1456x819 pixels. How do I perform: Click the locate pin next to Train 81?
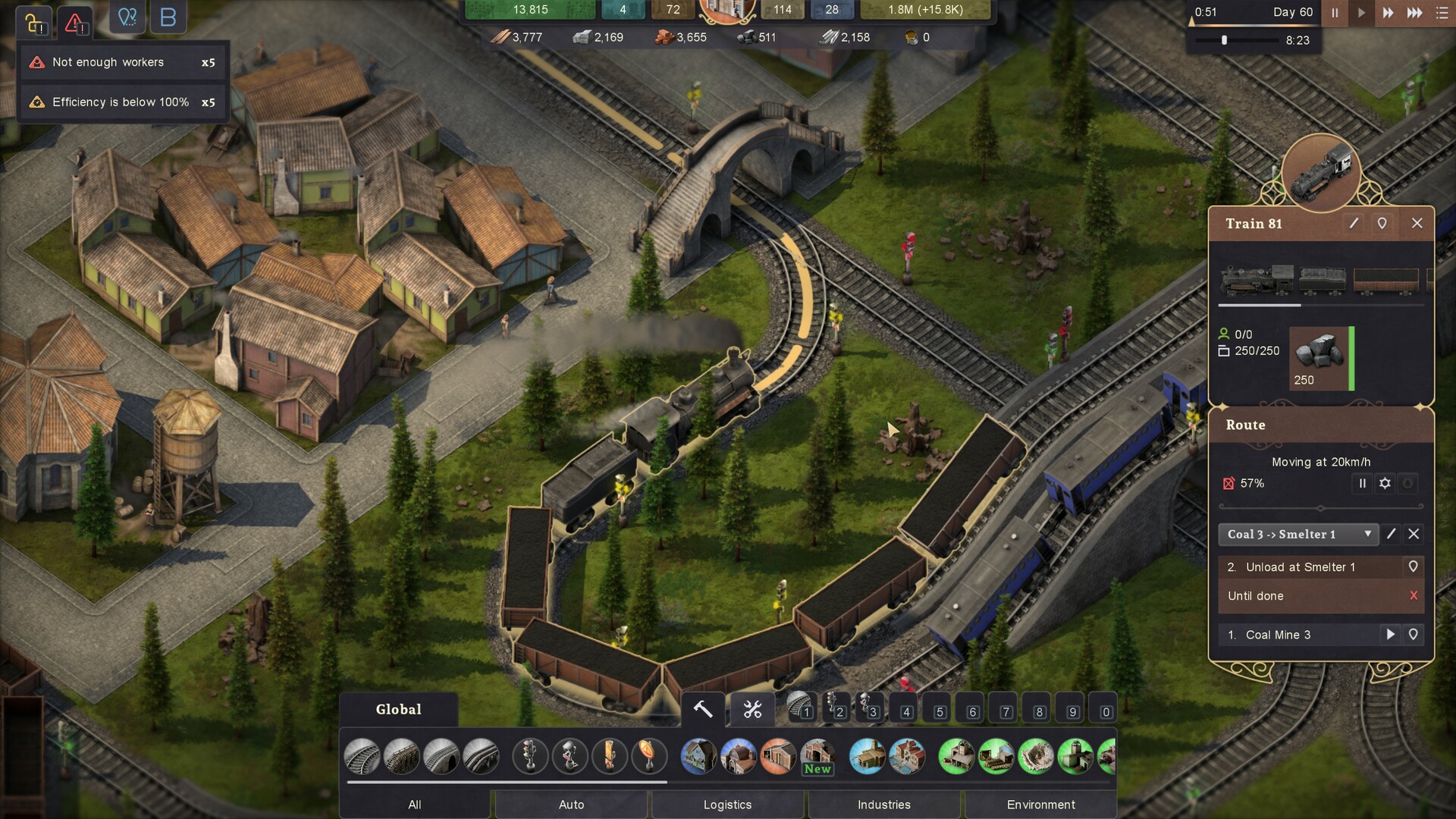(x=1382, y=223)
